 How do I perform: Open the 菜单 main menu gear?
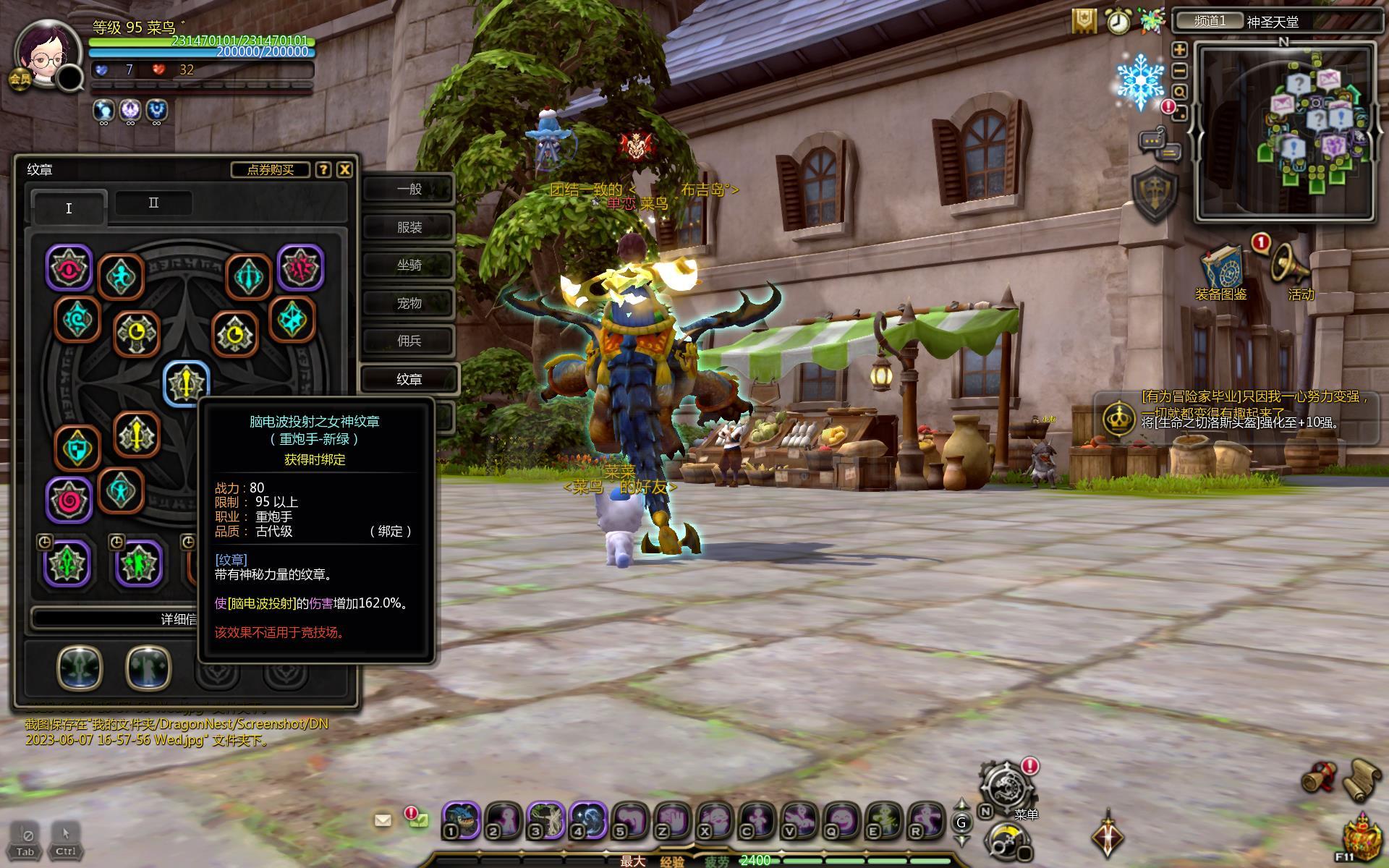point(1006,786)
